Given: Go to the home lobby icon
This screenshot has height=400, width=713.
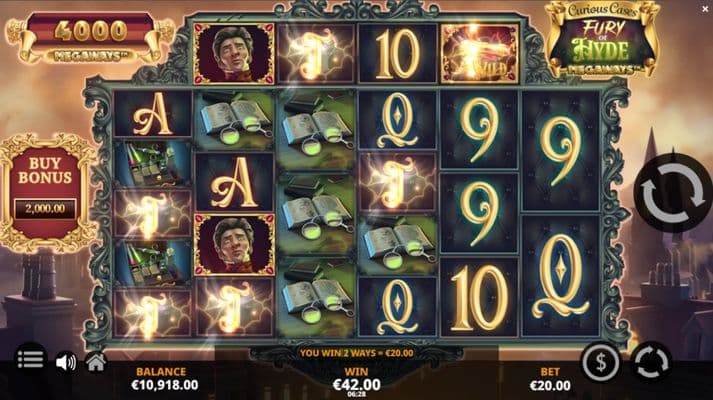Looking at the screenshot, I should pyautogui.click(x=96, y=362).
